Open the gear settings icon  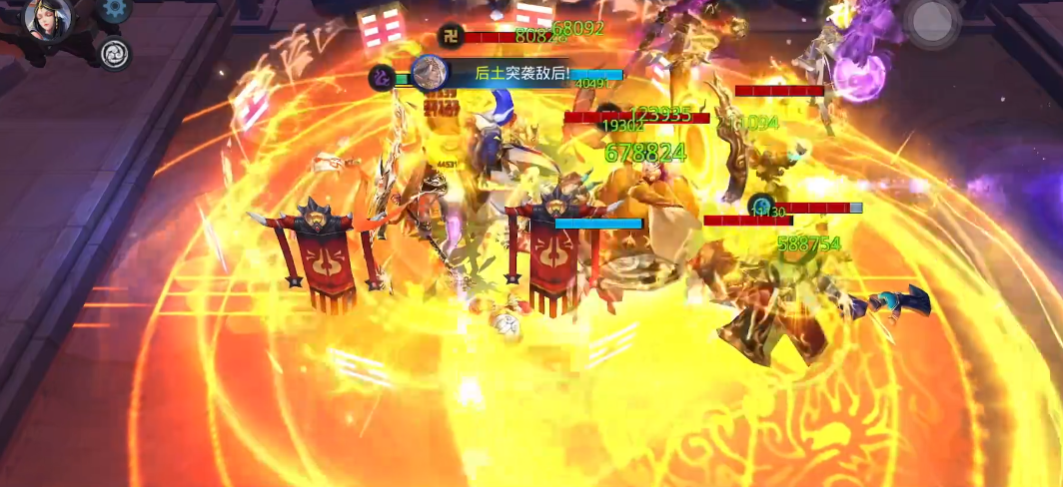pos(114,9)
